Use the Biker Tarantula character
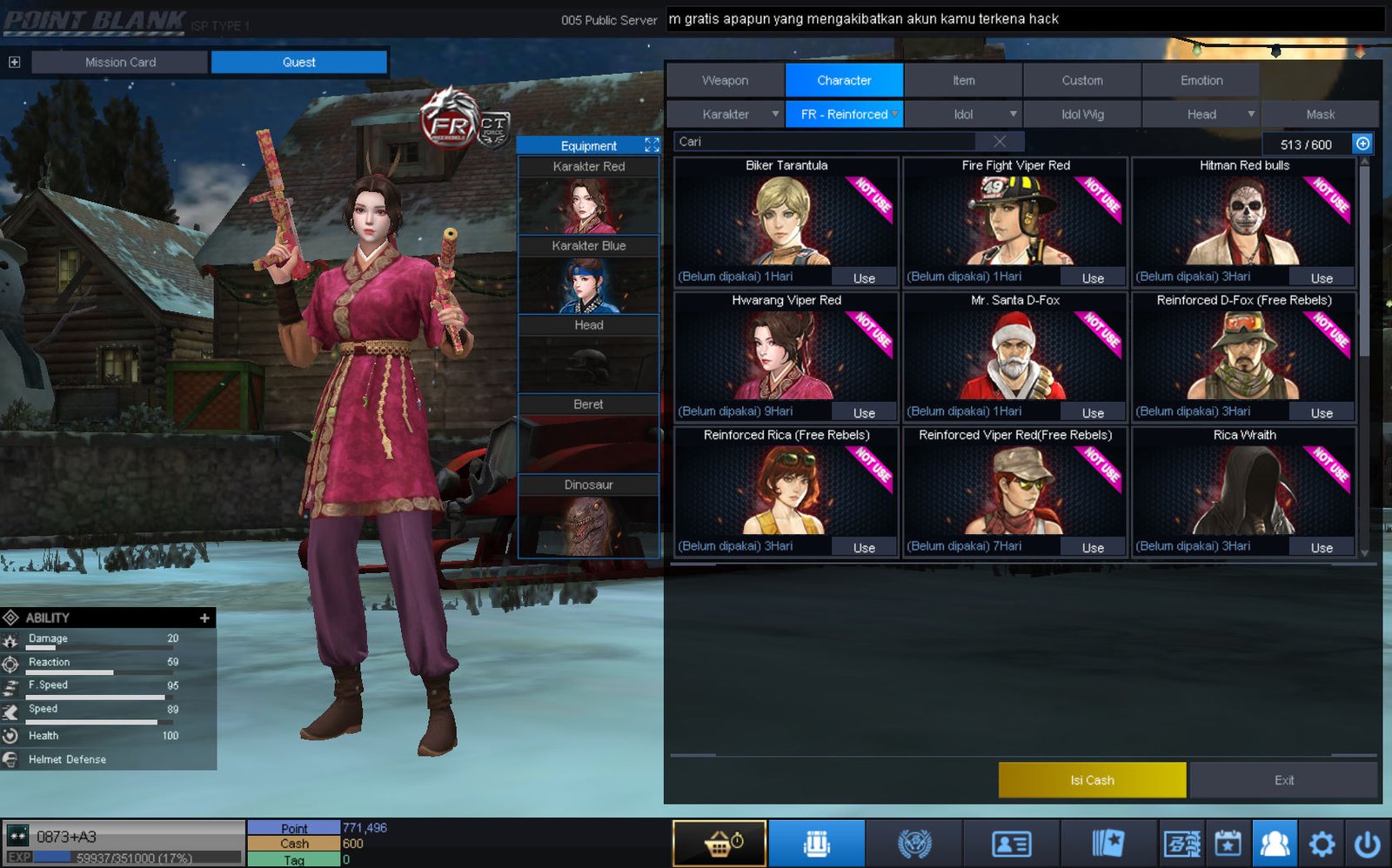 [x=863, y=278]
